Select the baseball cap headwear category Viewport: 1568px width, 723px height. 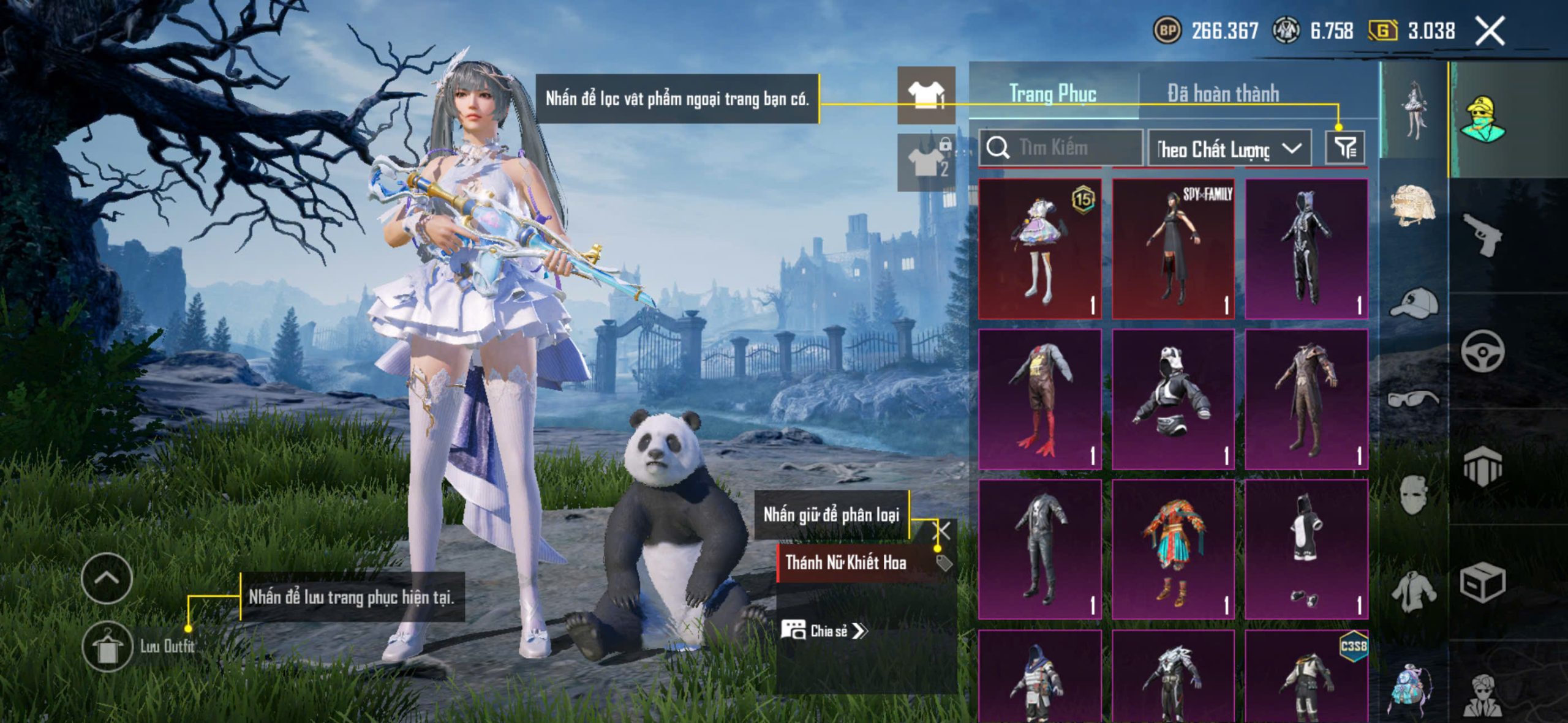pos(1413,303)
